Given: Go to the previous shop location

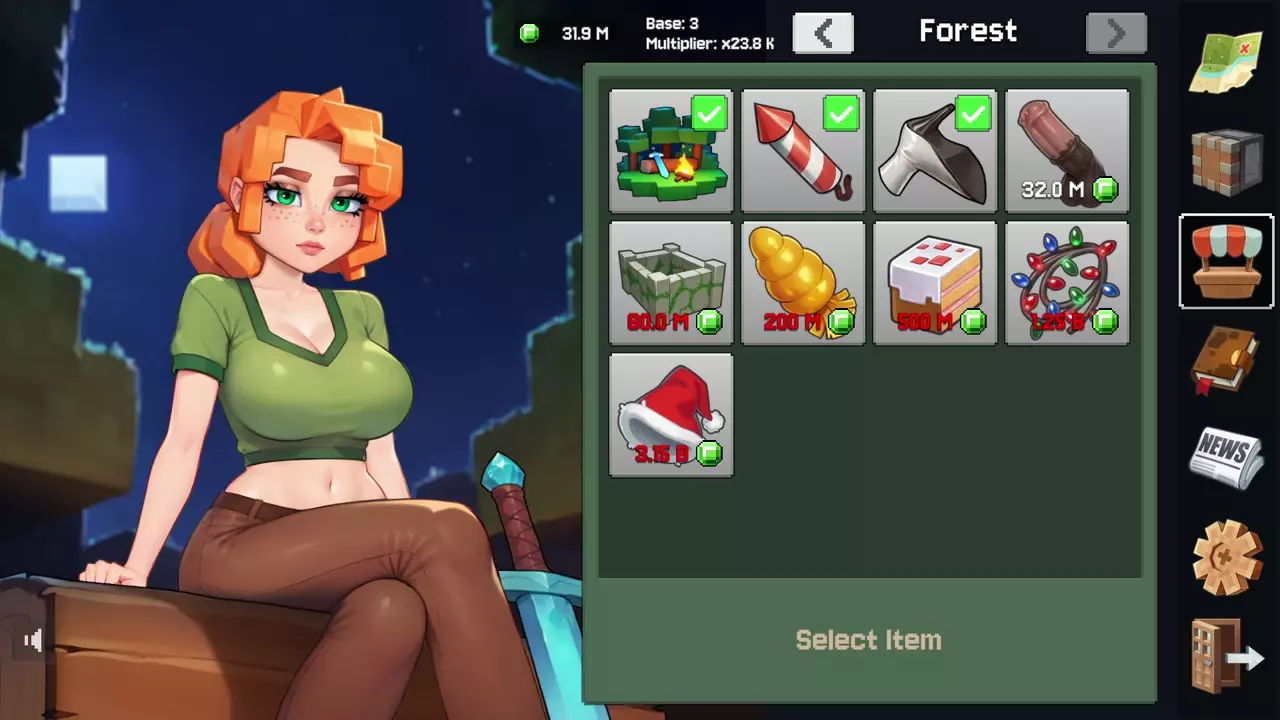Looking at the screenshot, I should [823, 33].
